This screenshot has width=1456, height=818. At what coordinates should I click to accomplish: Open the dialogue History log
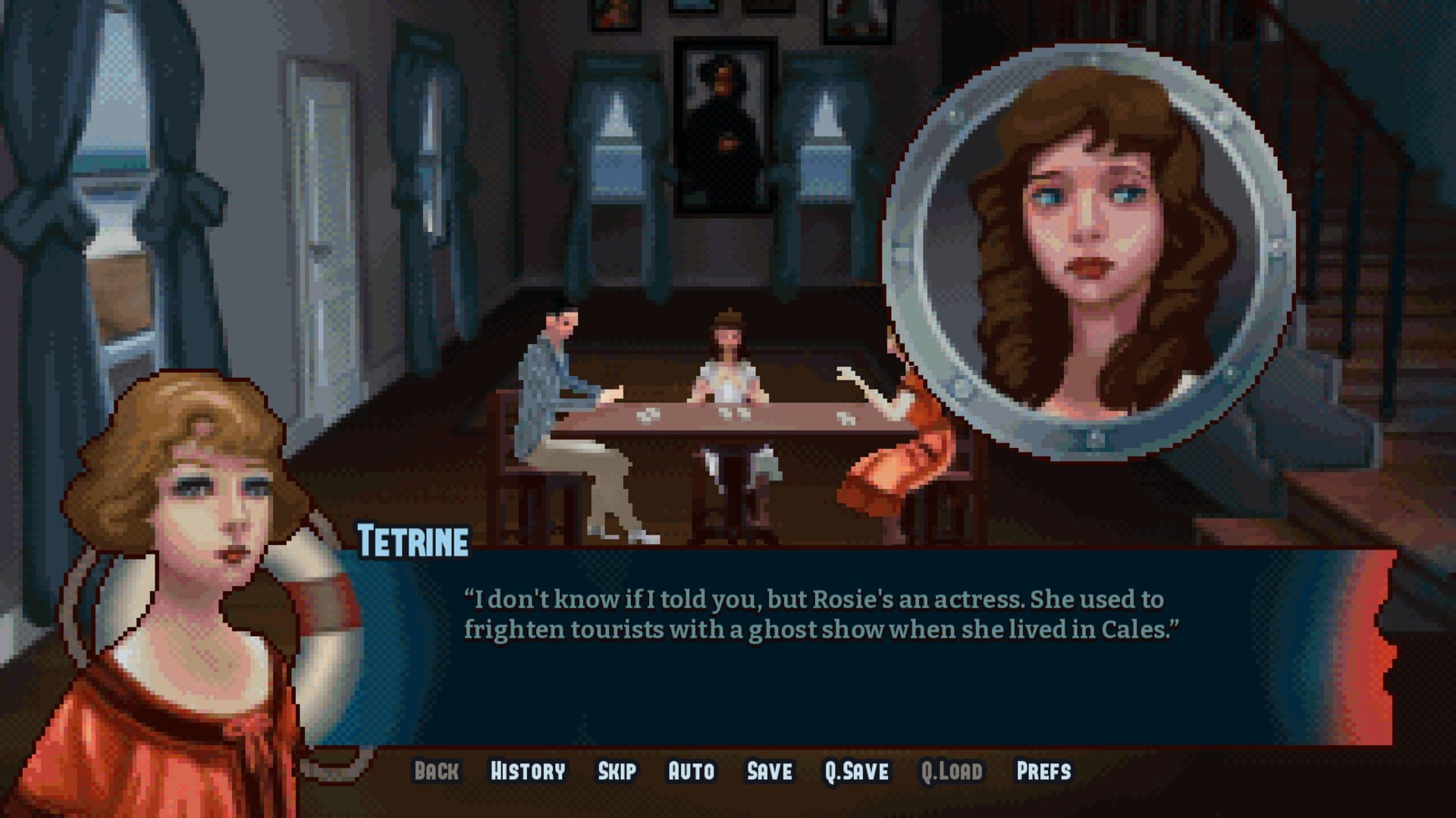point(529,771)
